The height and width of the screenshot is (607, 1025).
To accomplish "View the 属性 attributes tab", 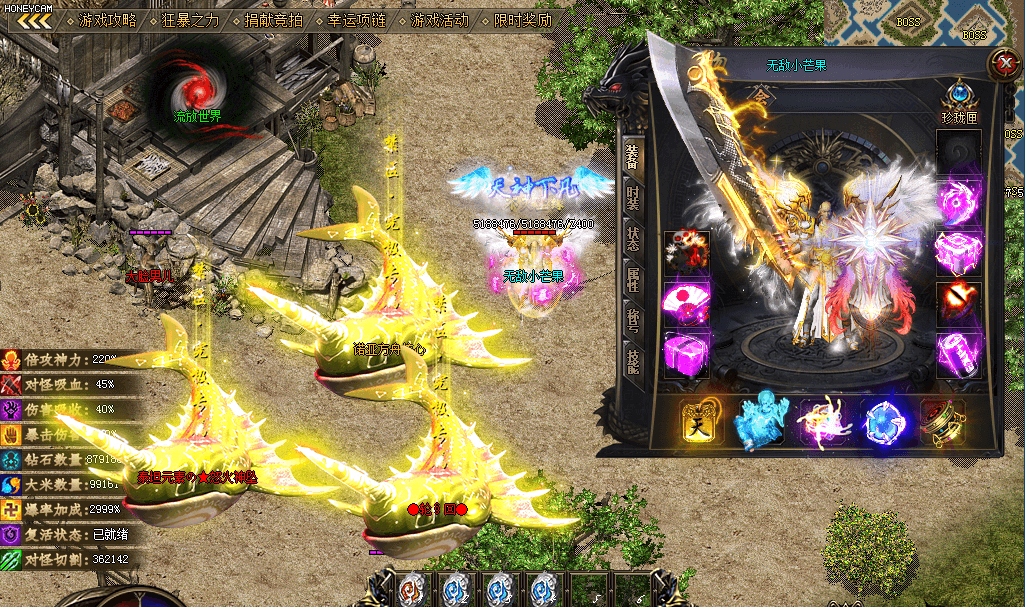I will (x=632, y=280).
